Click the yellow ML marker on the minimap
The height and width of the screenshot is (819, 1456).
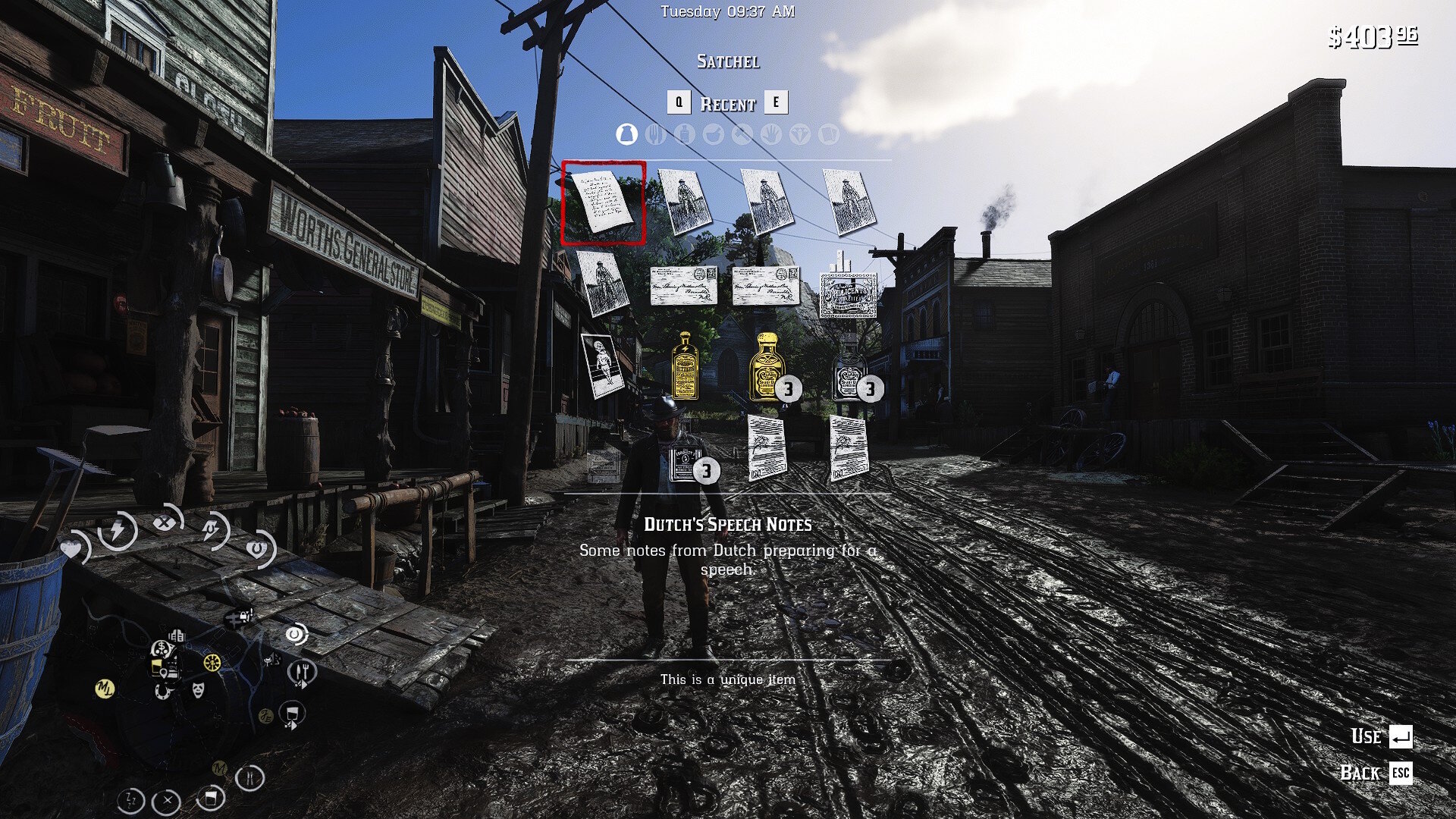click(105, 689)
